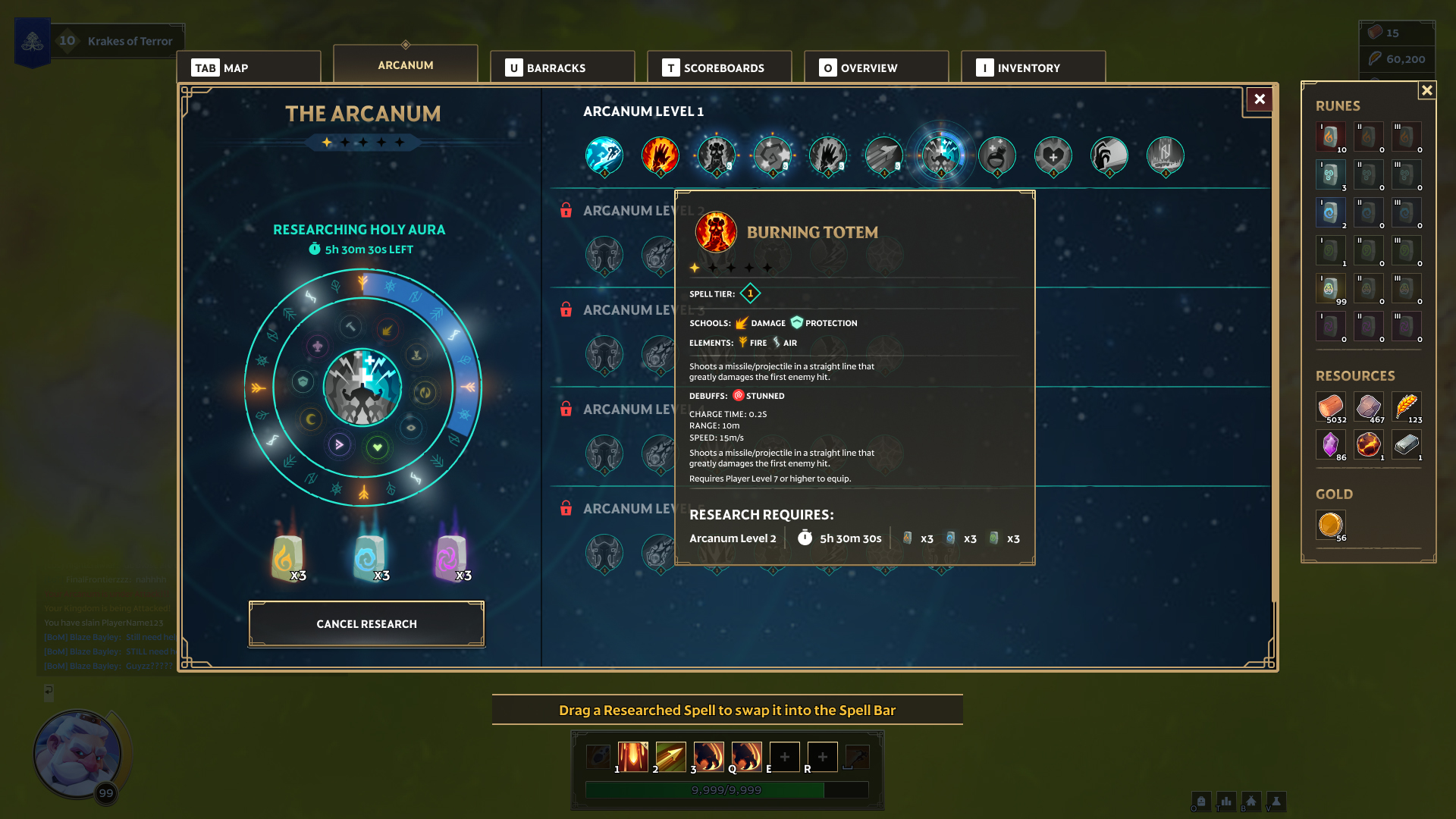This screenshot has width=1456, height=819.
Task: Select the fire rune with count 10
Action: (1330, 137)
